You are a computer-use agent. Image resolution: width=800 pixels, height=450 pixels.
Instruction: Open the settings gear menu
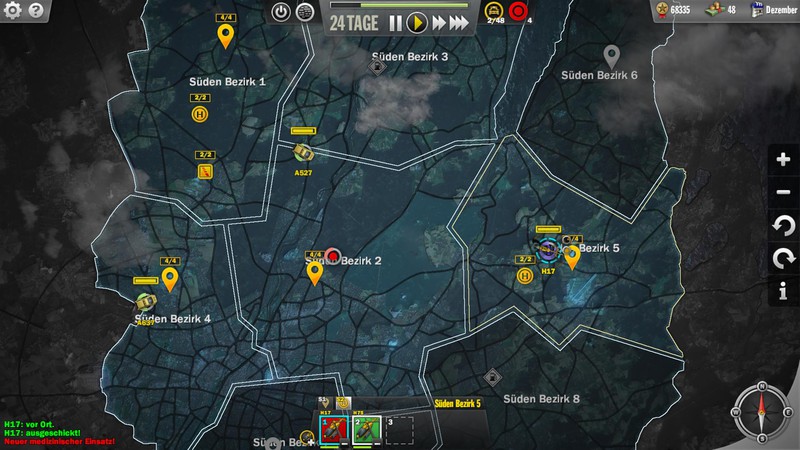[11, 11]
